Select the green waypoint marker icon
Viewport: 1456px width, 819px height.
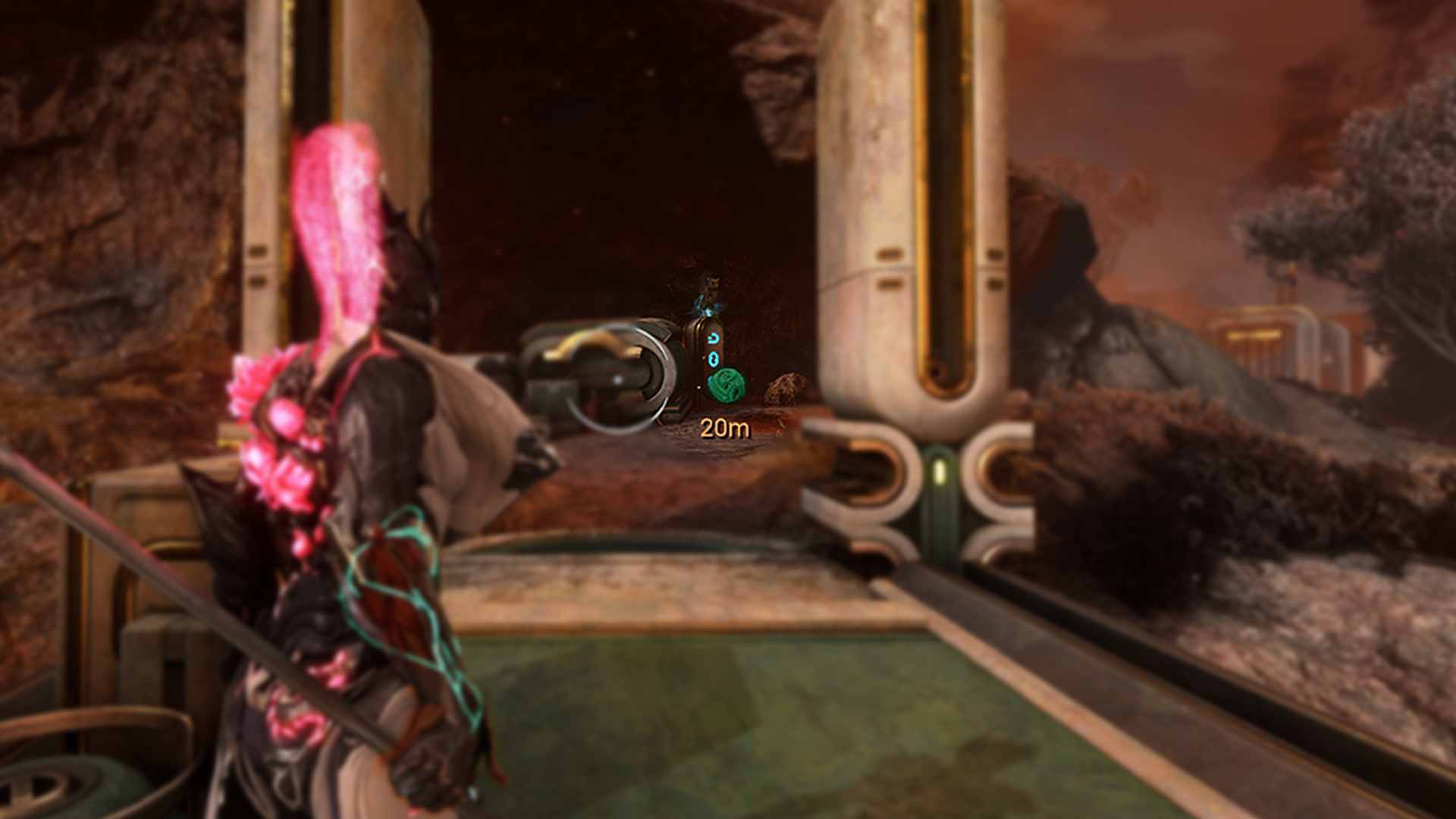(x=726, y=384)
